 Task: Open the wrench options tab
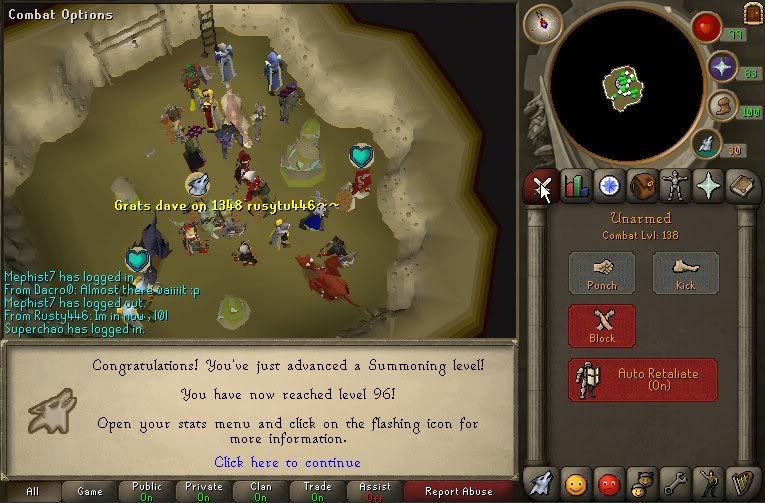point(676,483)
